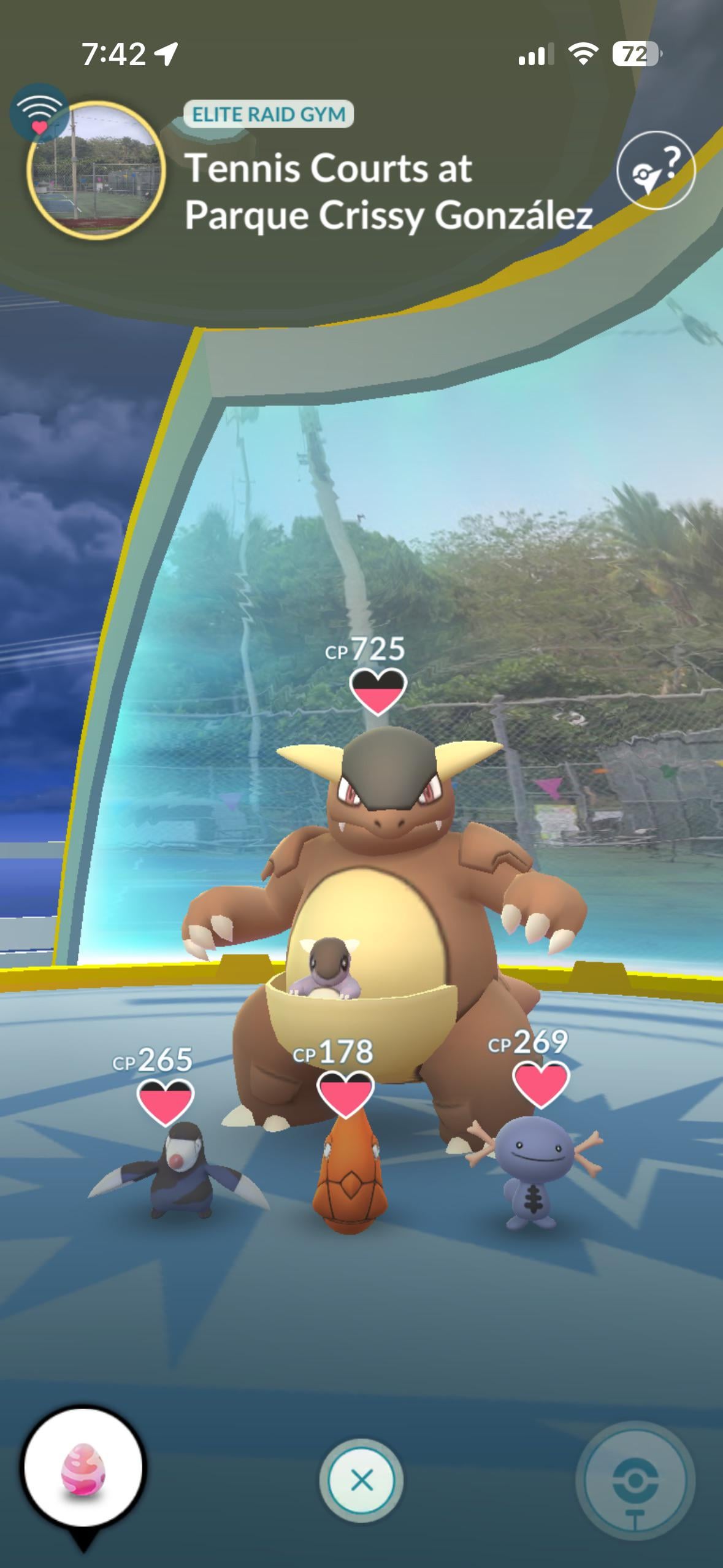Open the gym photo disc thumbnail

point(96,170)
